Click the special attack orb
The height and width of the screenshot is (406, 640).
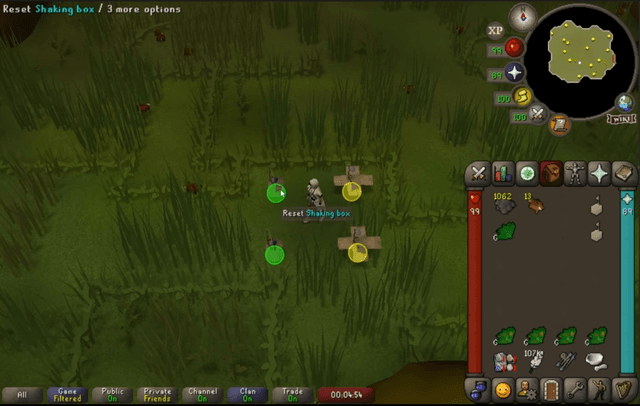point(539,114)
